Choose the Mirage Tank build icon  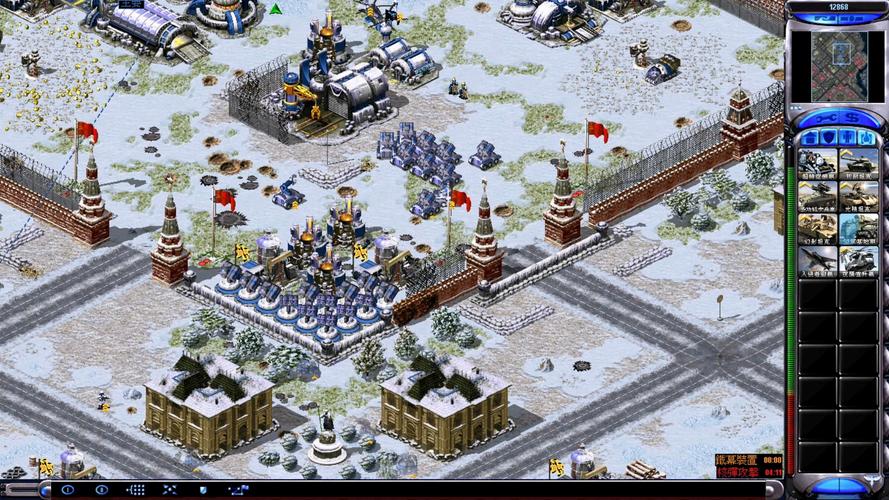(x=818, y=229)
